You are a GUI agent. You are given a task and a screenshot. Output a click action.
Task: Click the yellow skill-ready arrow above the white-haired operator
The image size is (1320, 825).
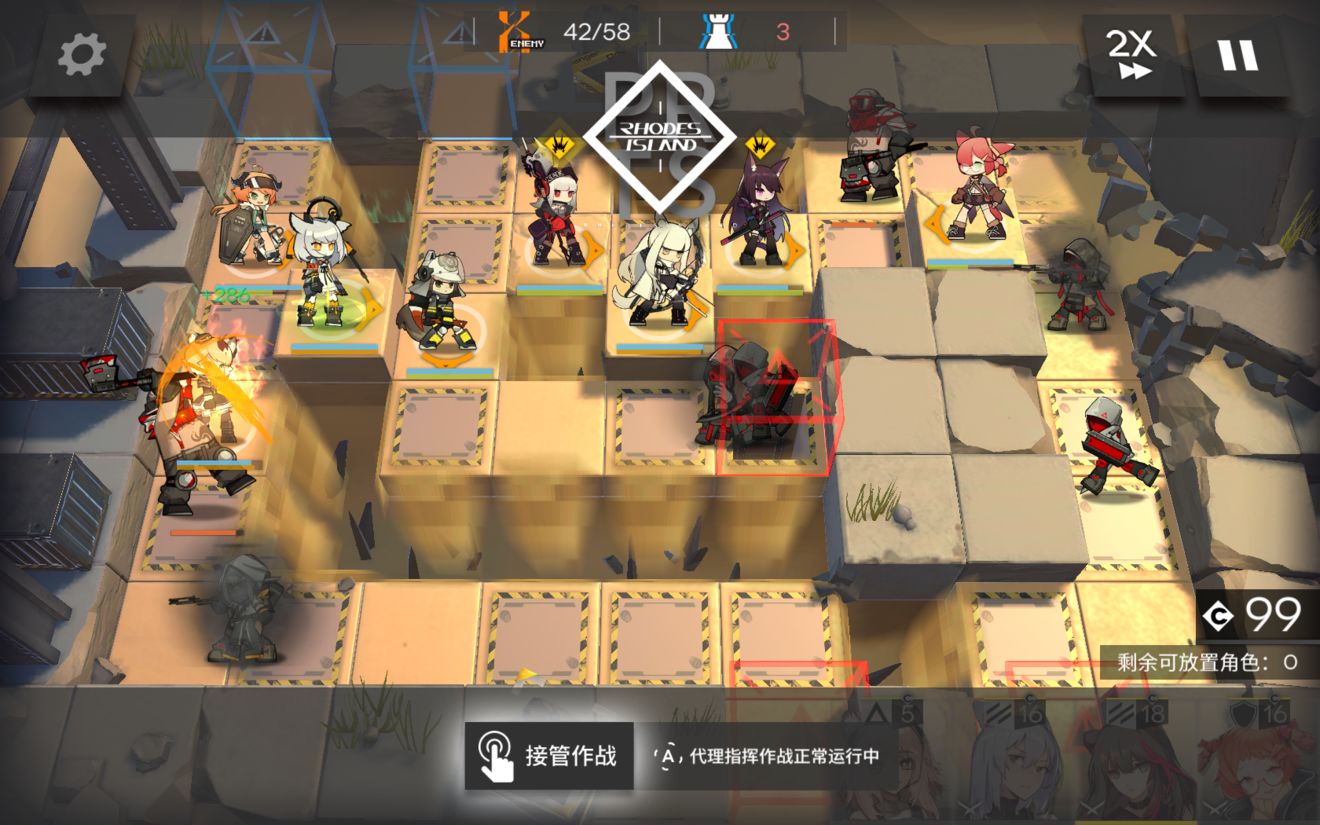click(558, 144)
